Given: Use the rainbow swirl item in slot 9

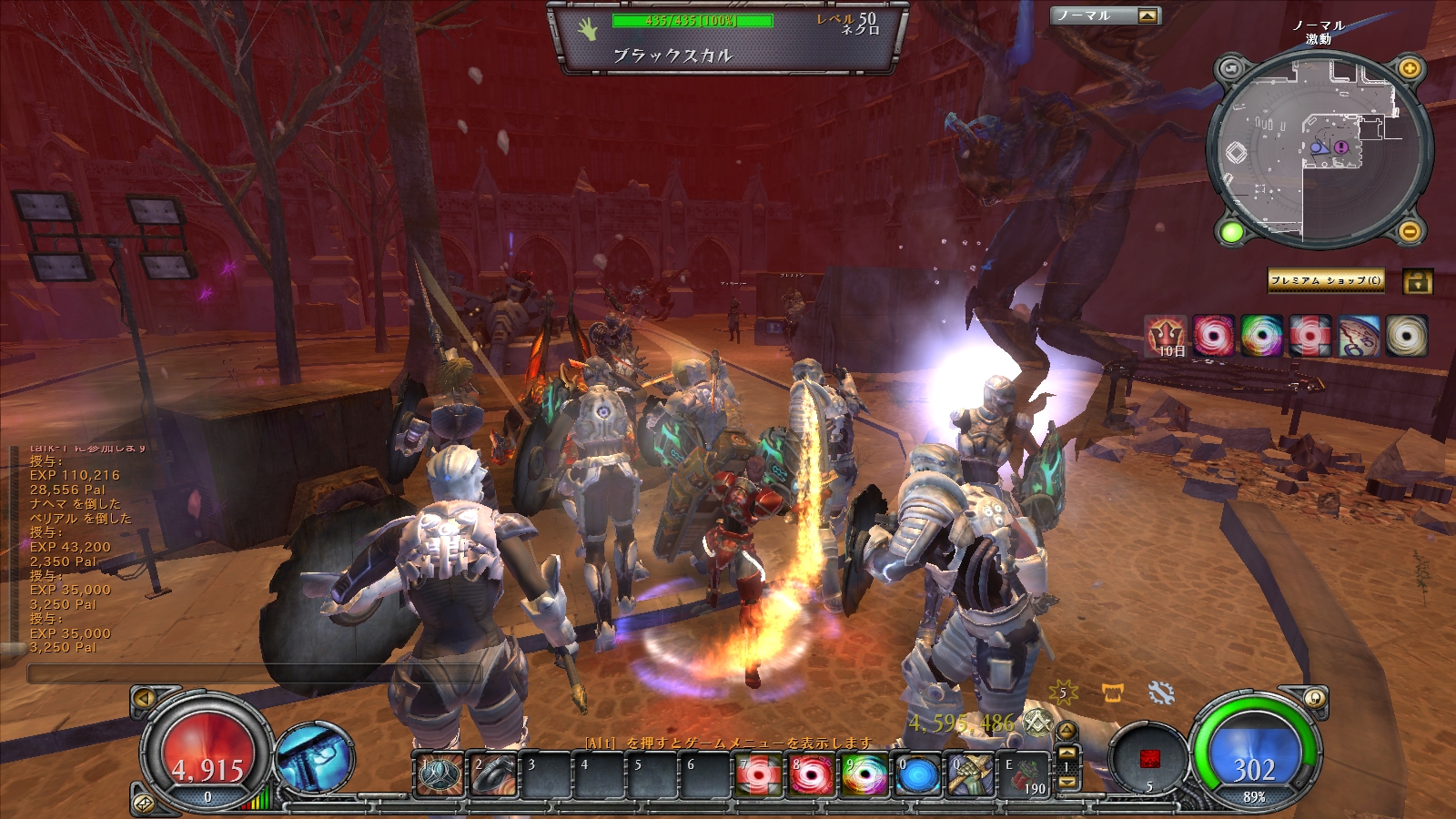Looking at the screenshot, I should pos(864,776).
